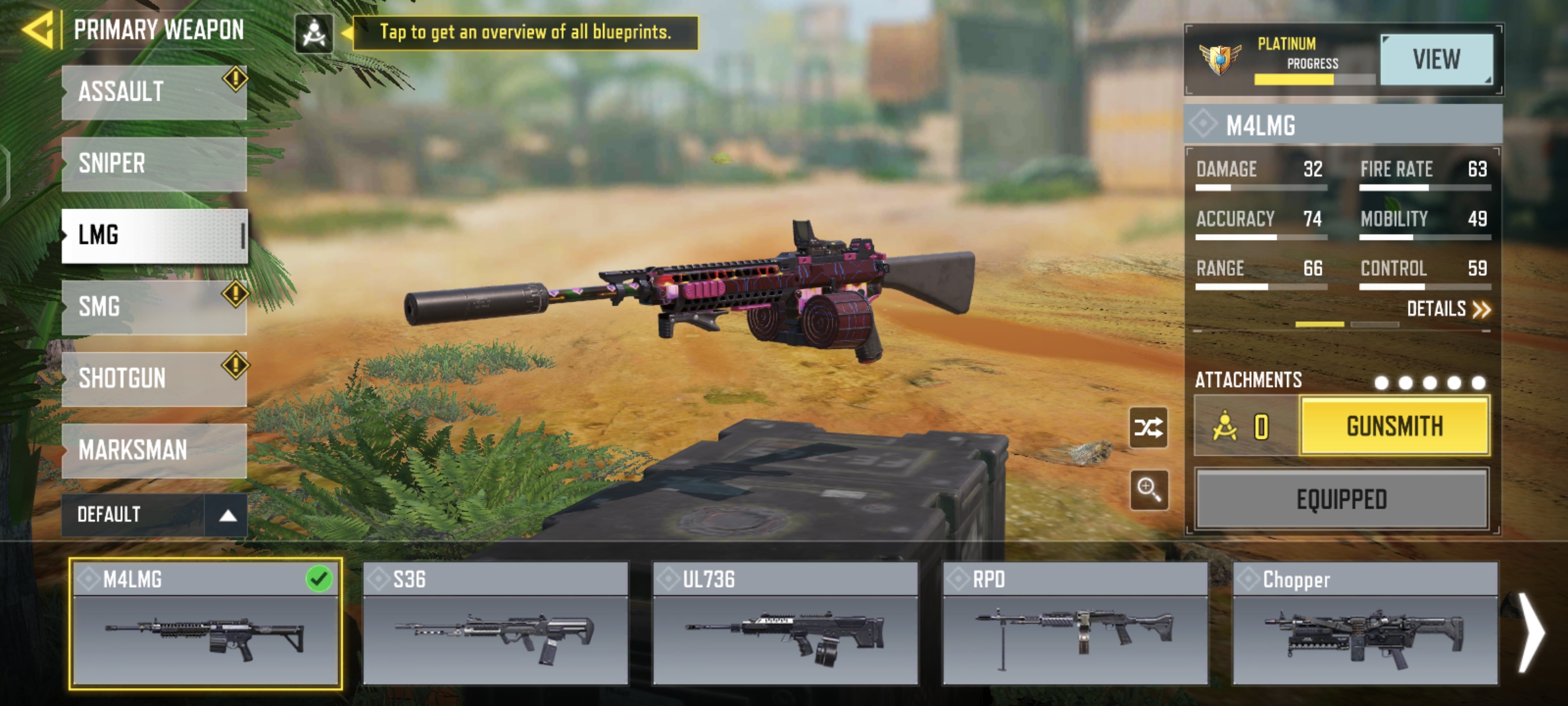Select the S36 weapon card

pyautogui.click(x=496, y=624)
